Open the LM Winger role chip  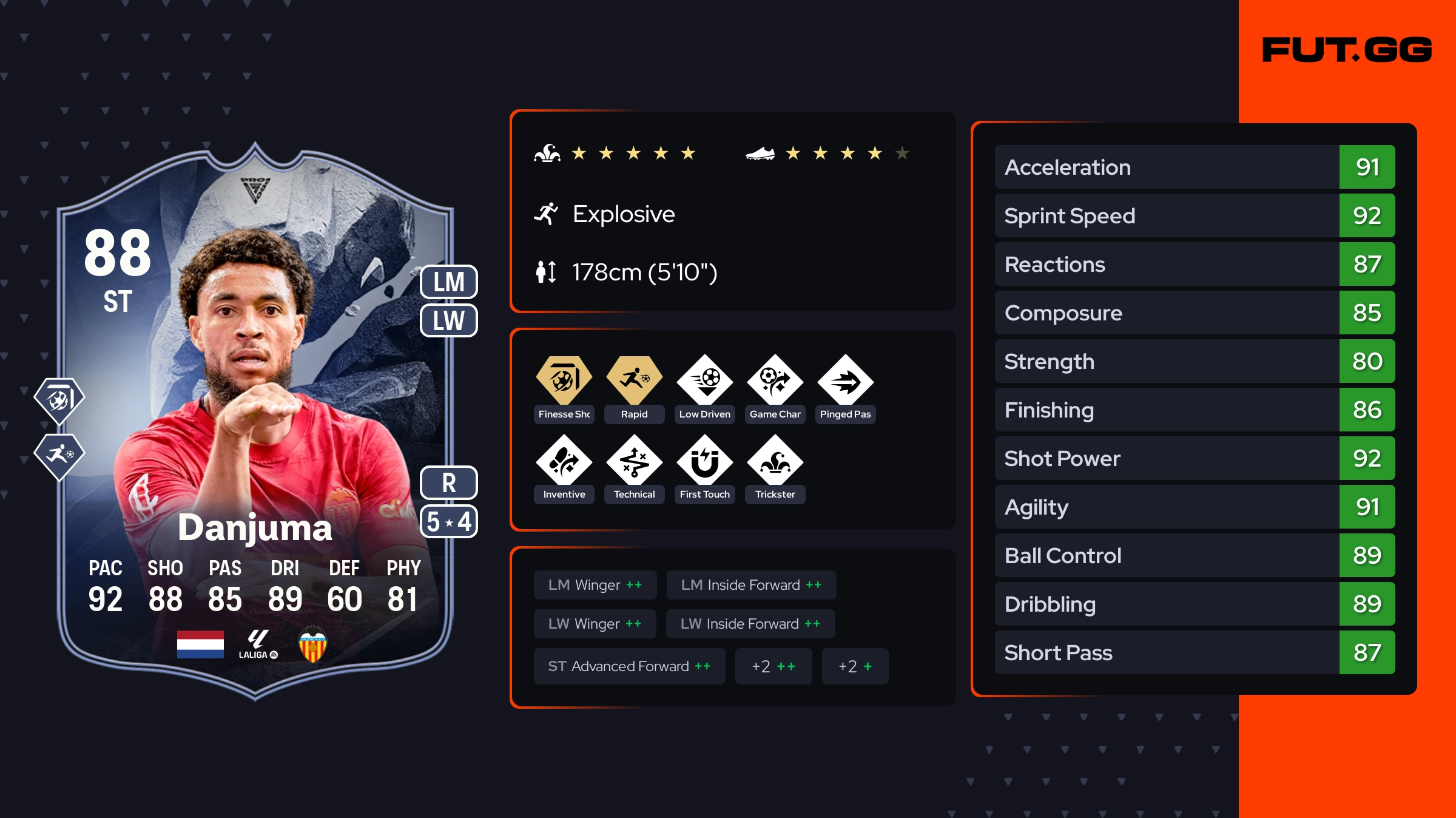595,585
